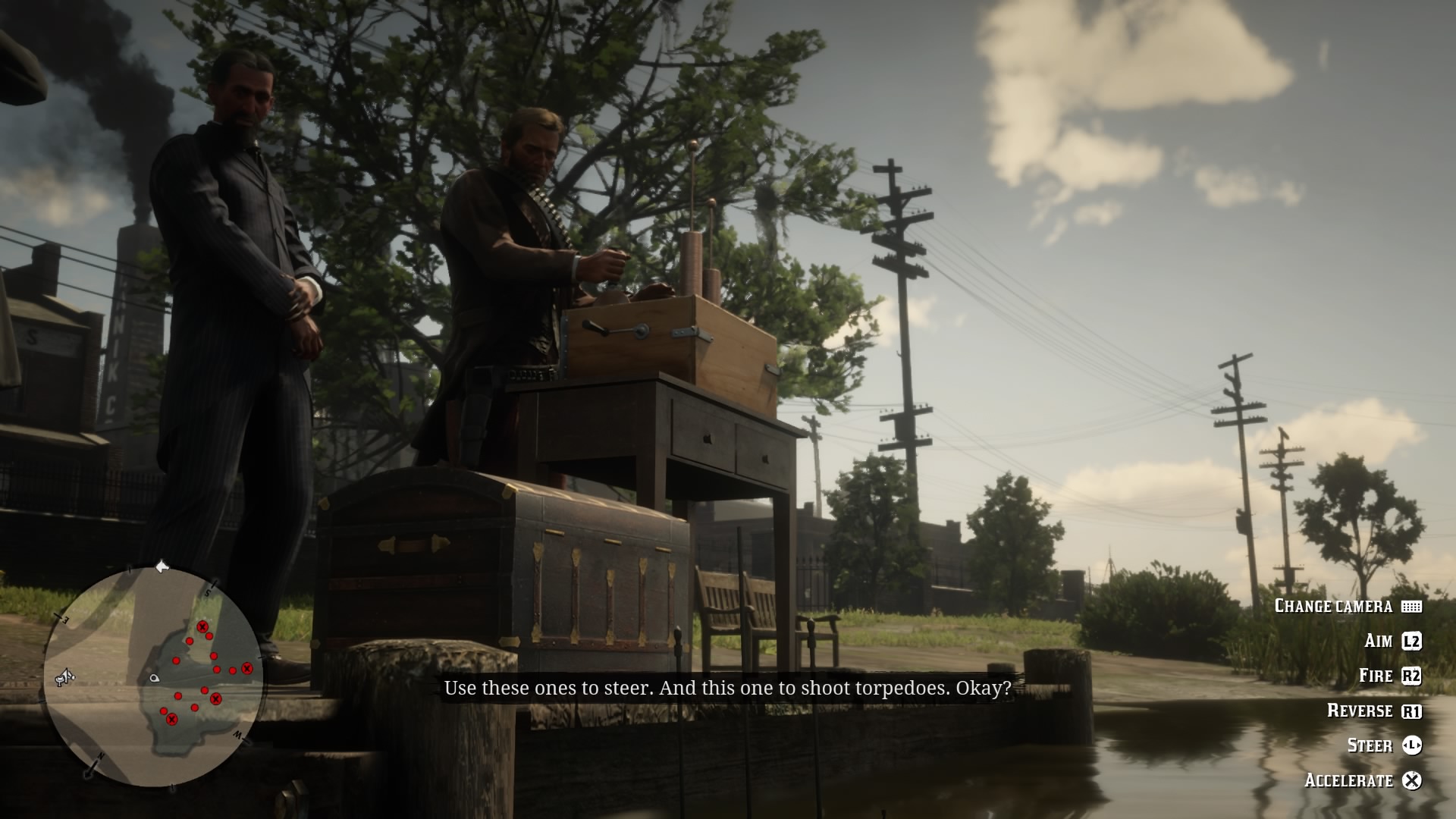The height and width of the screenshot is (819, 1456).
Task: Click the topmost red X enemy blip
Action: (x=202, y=626)
